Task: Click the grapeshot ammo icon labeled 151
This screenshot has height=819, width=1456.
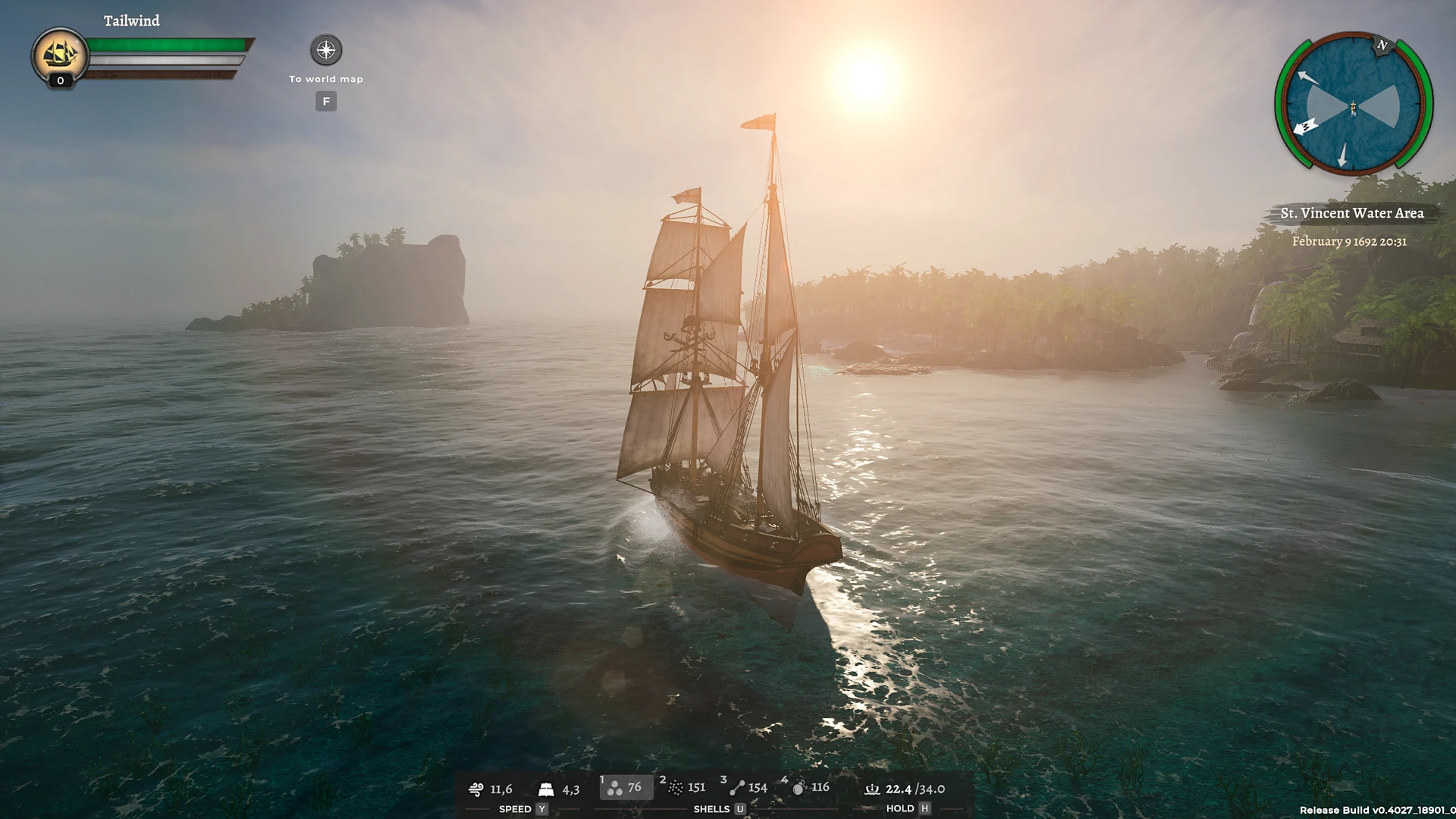Action: click(x=676, y=788)
